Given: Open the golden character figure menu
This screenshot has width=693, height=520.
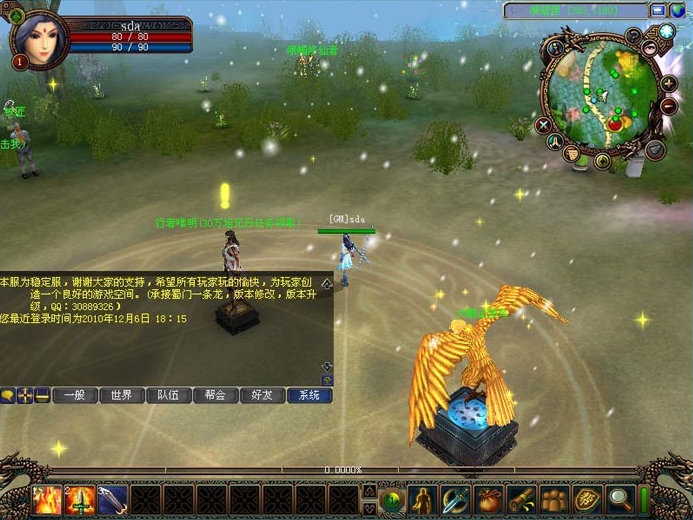Looking at the screenshot, I should (x=424, y=498).
